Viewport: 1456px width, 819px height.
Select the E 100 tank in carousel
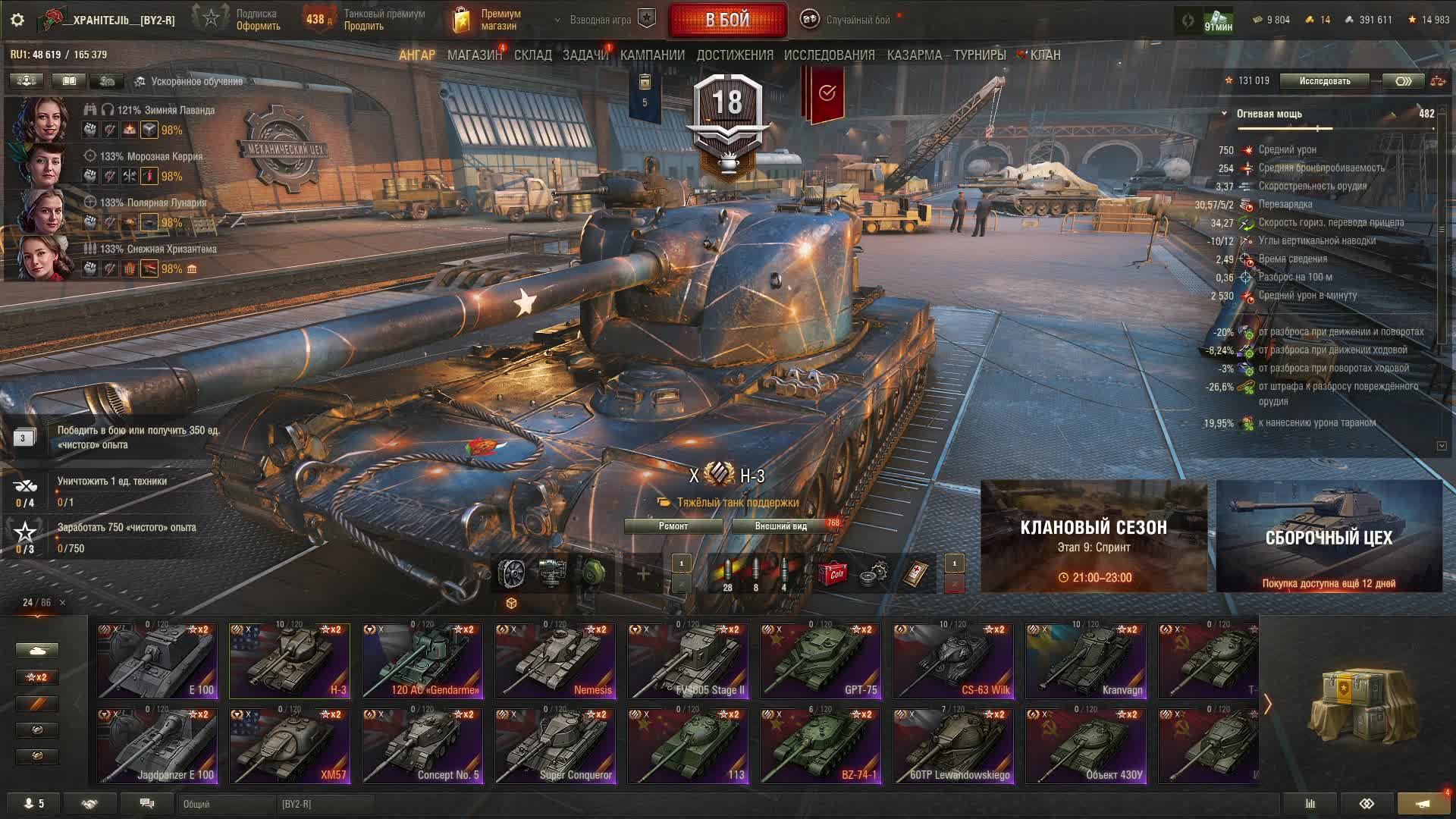[x=157, y=661]
